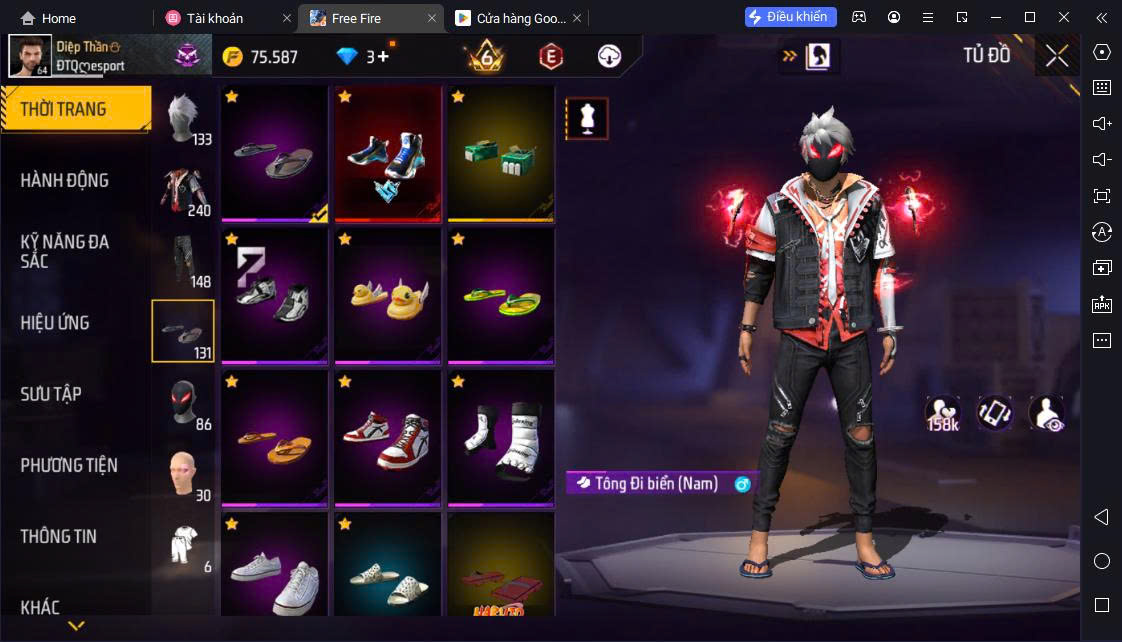Add diamonds with the plus button
Image resolution: width=1122 pixels, height=642 pixels.
click(x=383, y=57)
